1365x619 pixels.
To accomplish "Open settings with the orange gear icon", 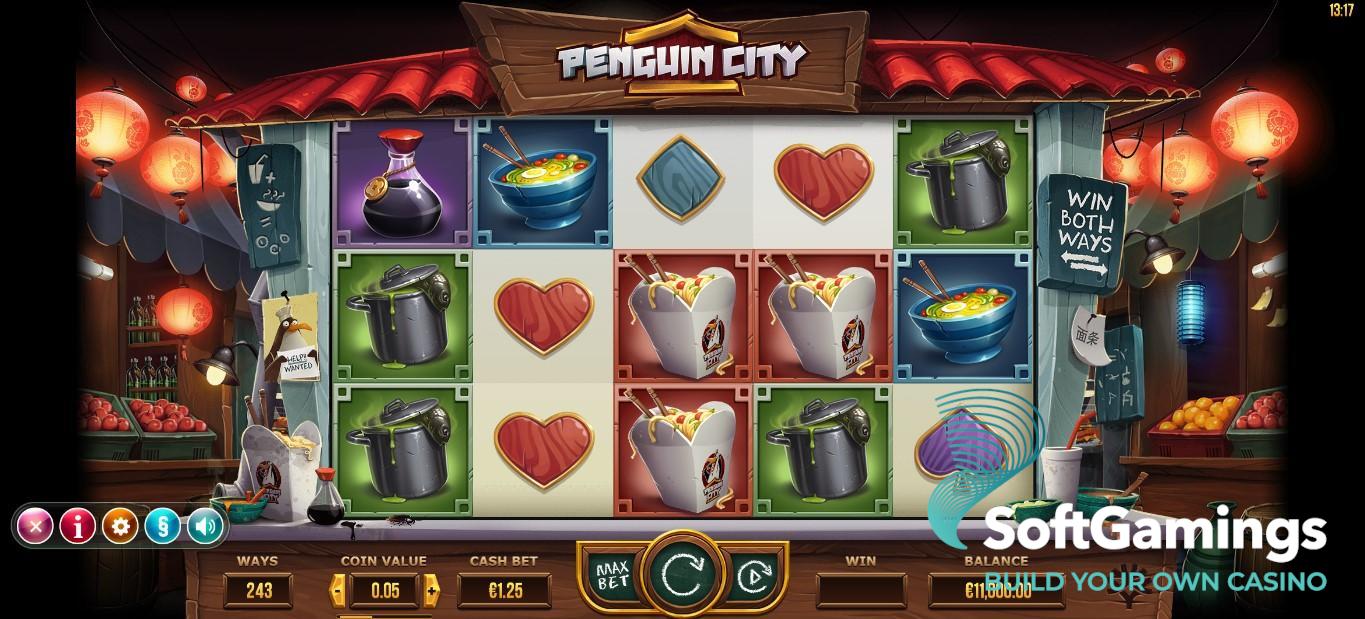I will tap(120, 525).
